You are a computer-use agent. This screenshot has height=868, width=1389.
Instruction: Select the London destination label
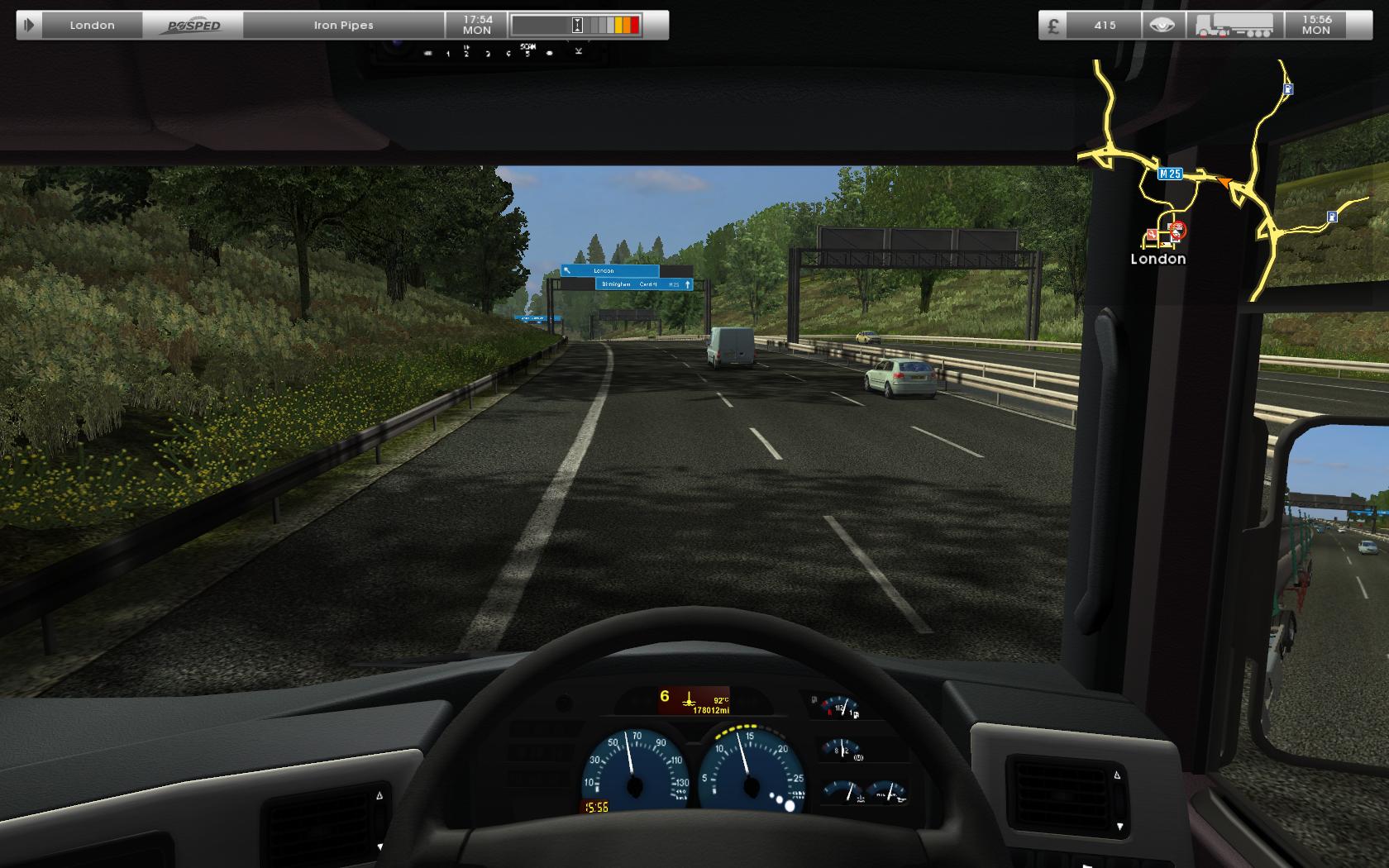tap(92, 25)
